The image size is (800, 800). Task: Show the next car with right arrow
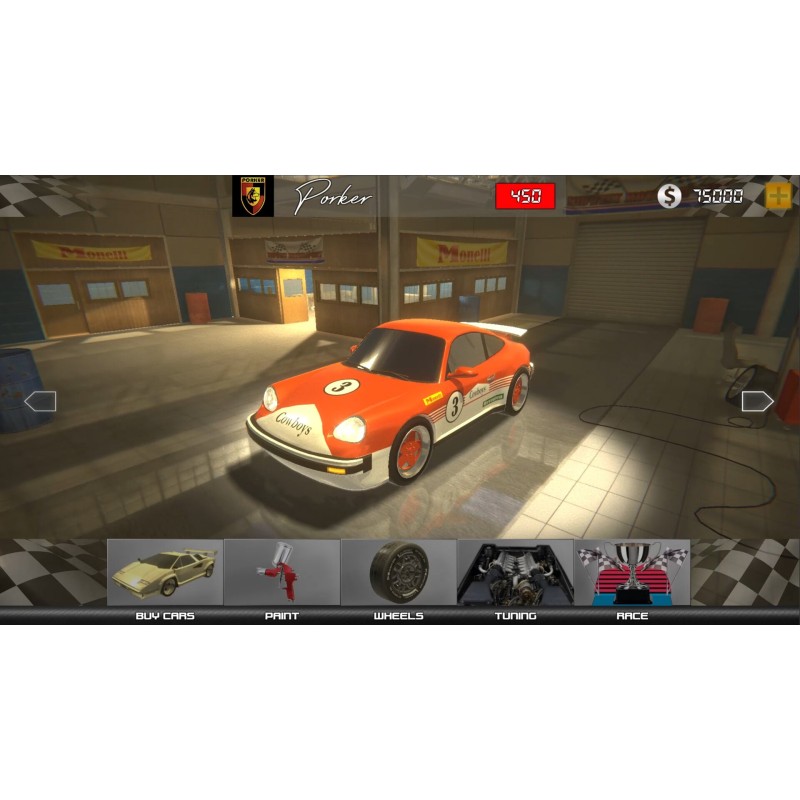[758, 401]
